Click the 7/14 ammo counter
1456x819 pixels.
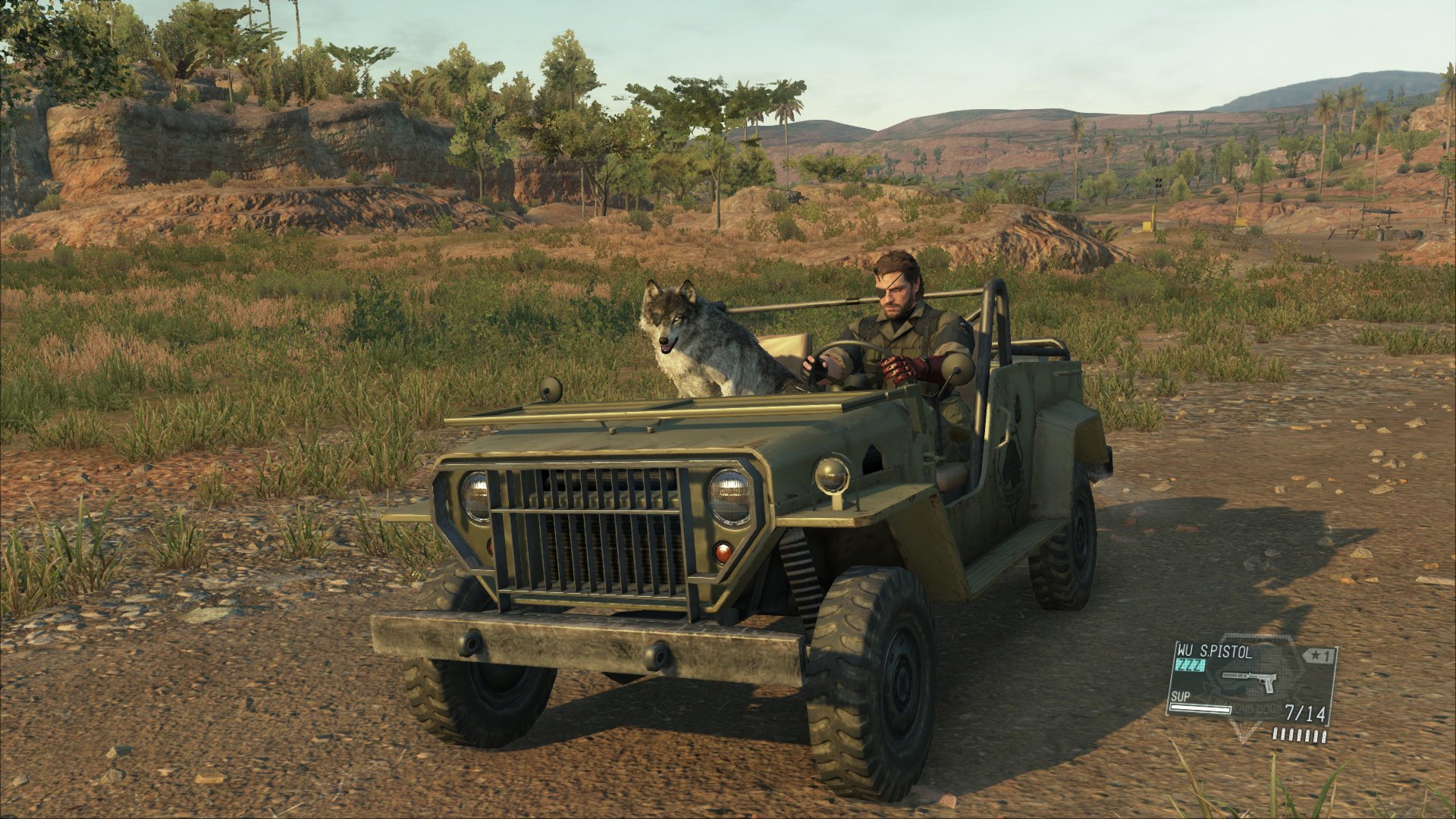tap(1305, 714)
